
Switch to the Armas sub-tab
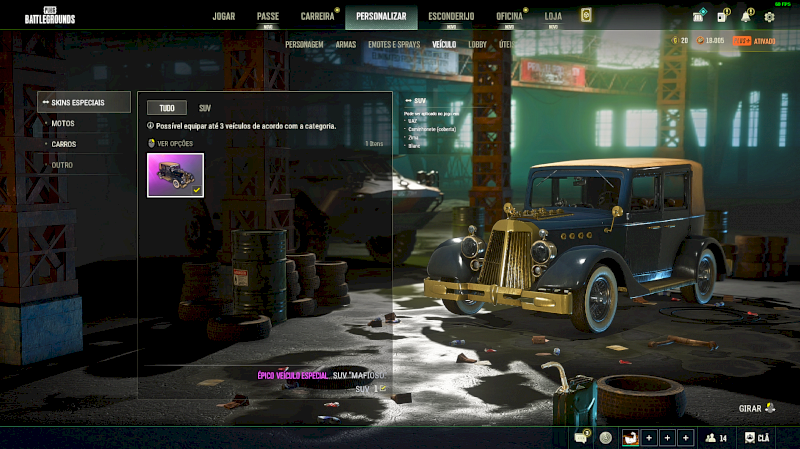(x=346, y=45)
